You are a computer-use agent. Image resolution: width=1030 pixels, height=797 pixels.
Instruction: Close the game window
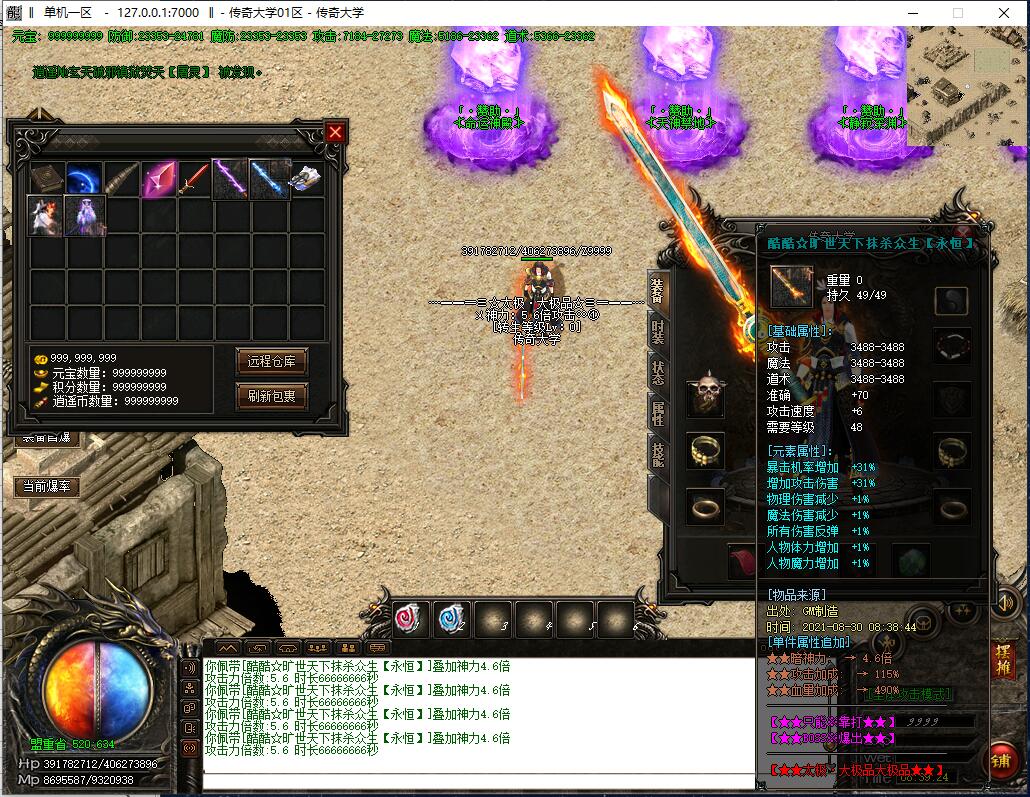point(1003,13)
